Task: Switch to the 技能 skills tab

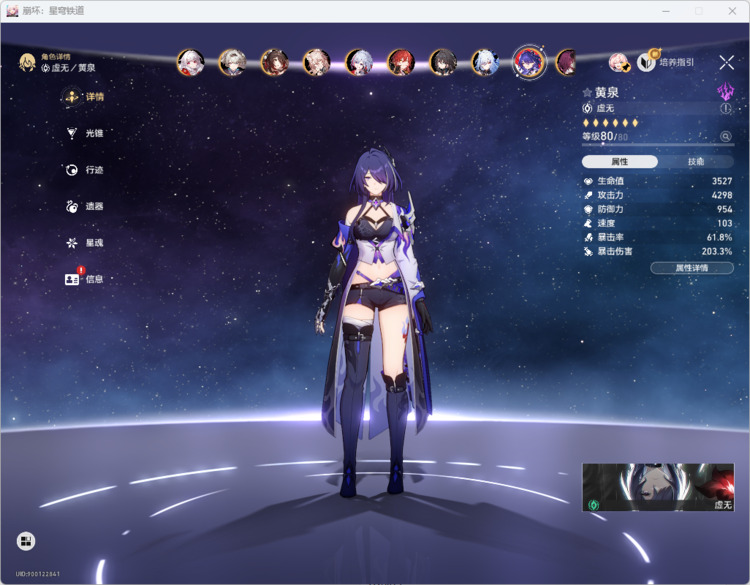Action: coord(696,161)
